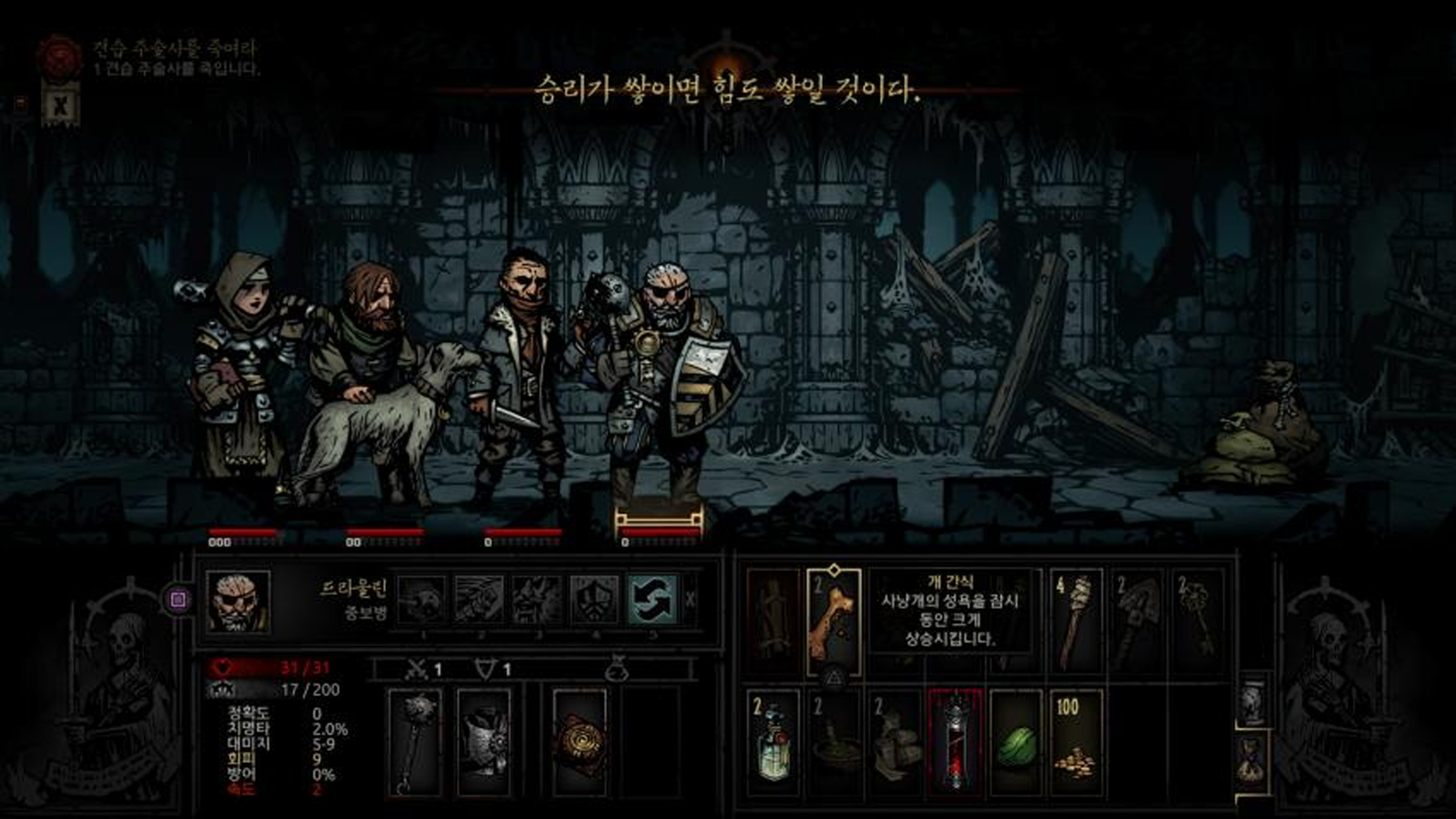This screenshot has height=819, width=1456.
Task: Click the red quest seal in the top-left
Action: tap(59, 55)
